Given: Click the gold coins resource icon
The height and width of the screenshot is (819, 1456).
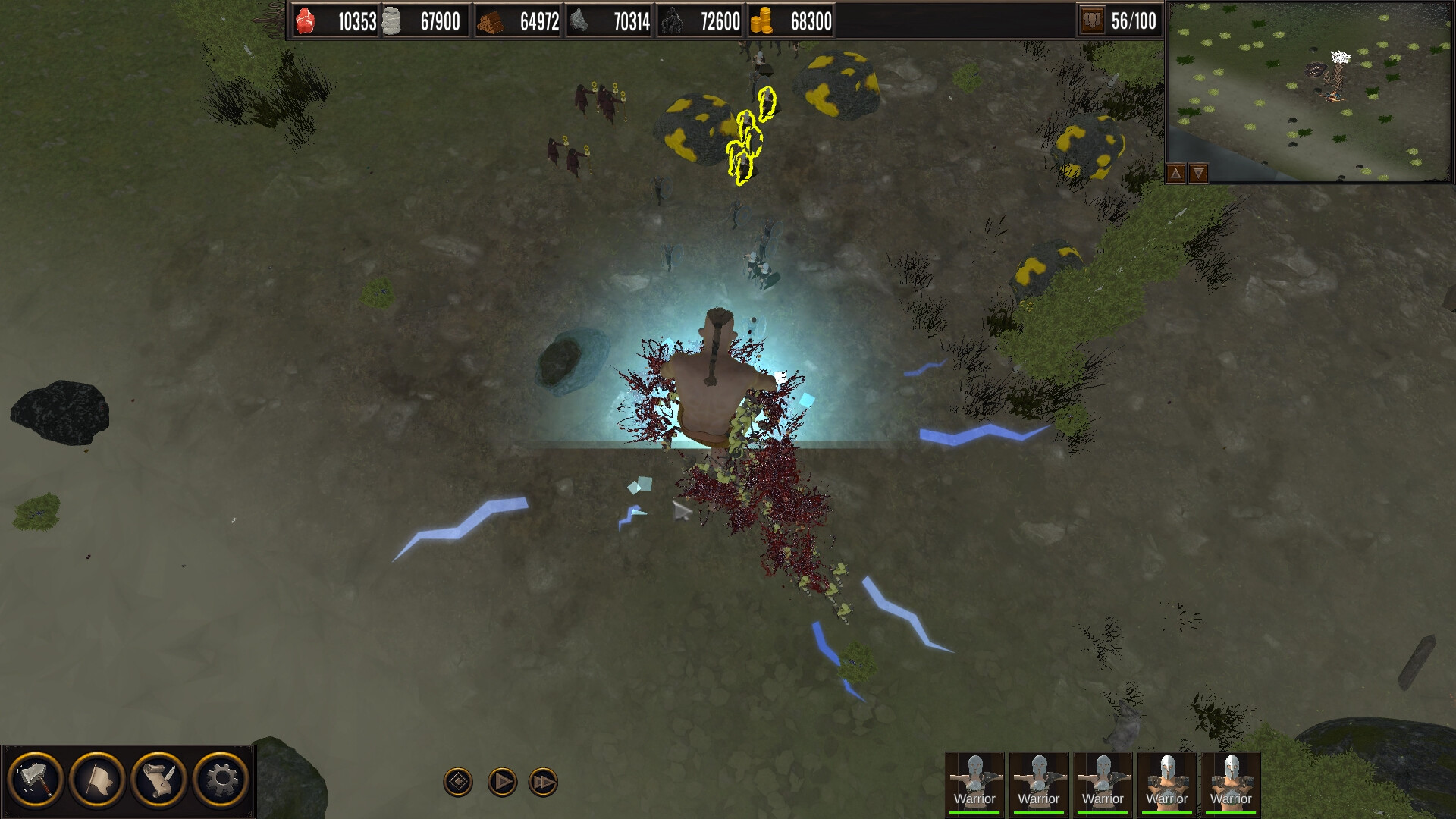Looking at the screenshot, I should coord(764,21).
